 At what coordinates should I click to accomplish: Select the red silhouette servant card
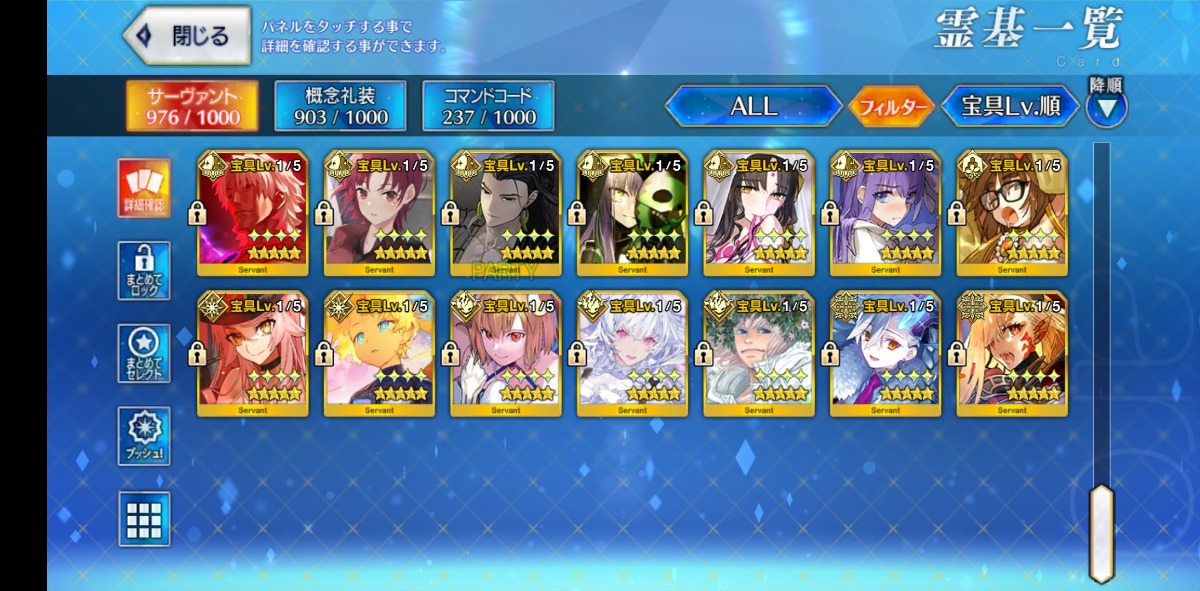[x=253, y=213]
